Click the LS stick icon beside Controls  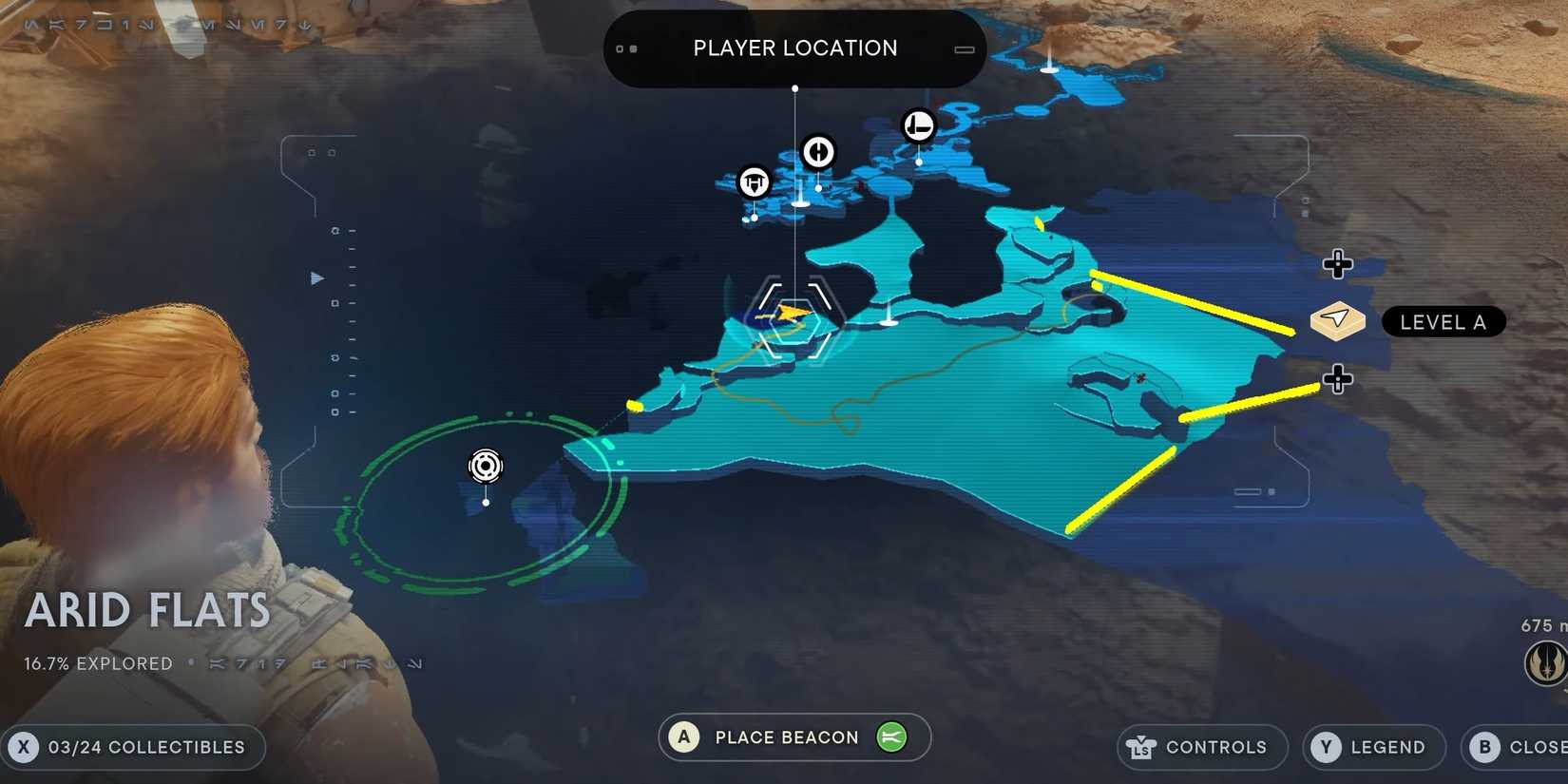(1140, 747)
